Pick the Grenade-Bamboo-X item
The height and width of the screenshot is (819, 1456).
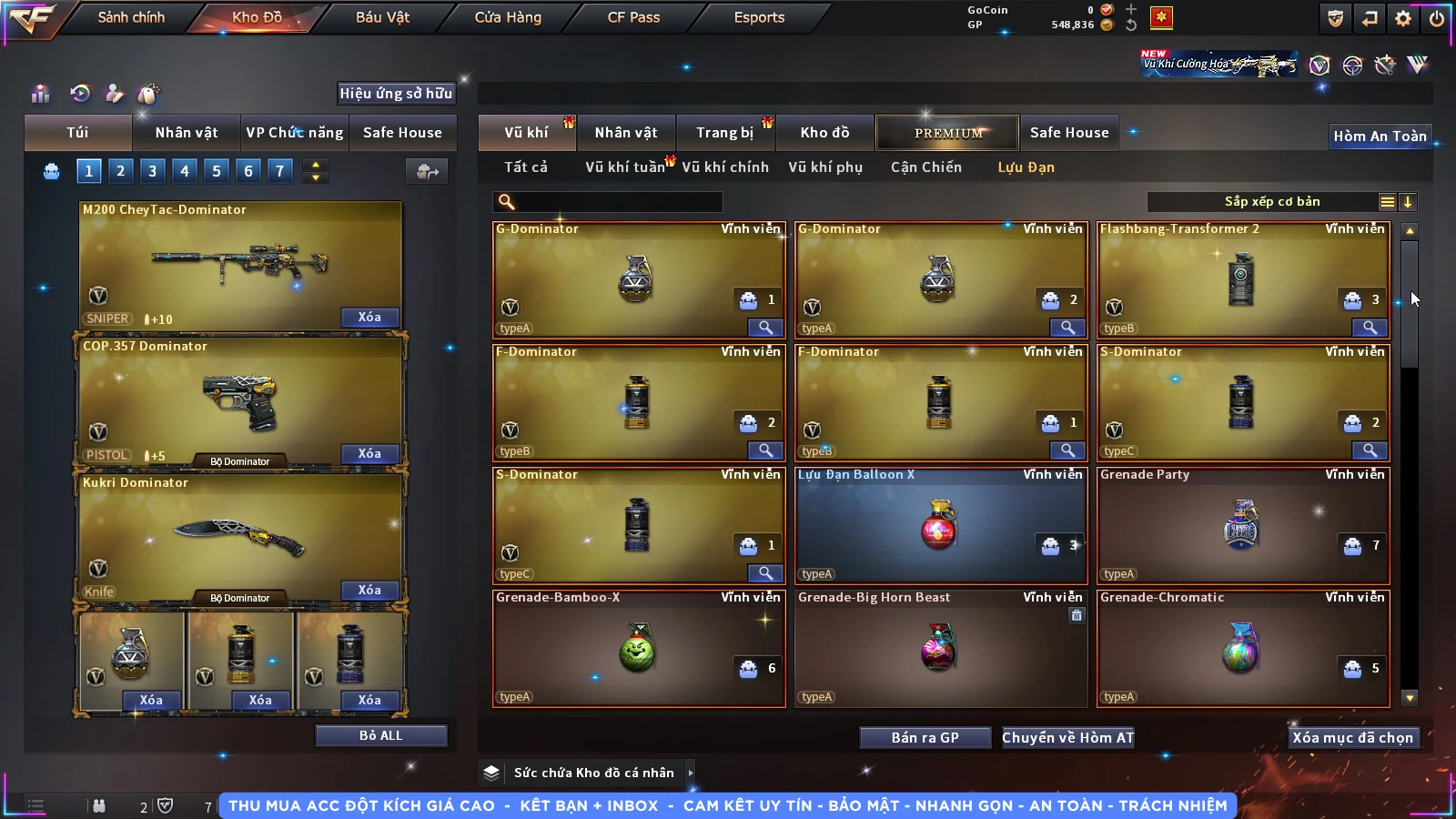tap(639, 649)
